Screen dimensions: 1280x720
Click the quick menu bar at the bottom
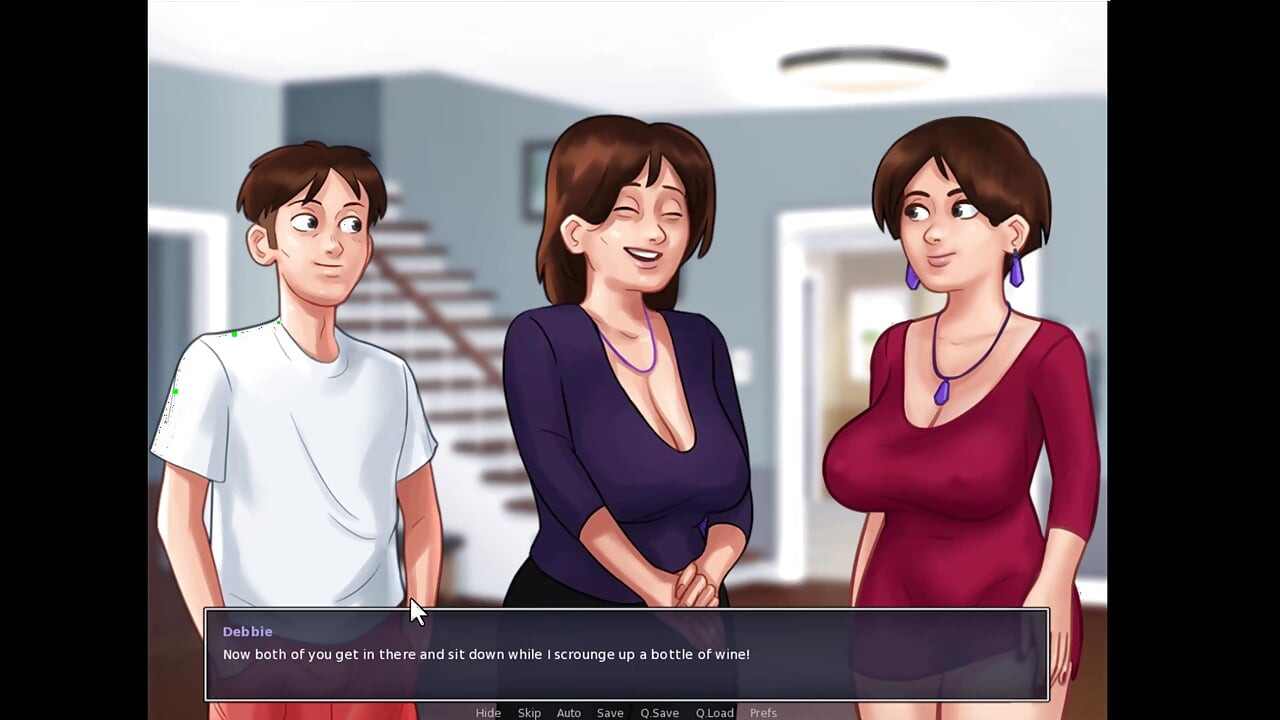[x=626, y=712]
